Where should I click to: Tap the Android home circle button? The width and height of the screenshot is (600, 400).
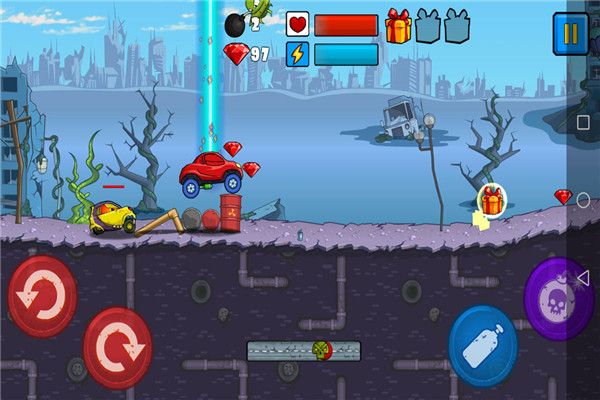click(583, 200)
